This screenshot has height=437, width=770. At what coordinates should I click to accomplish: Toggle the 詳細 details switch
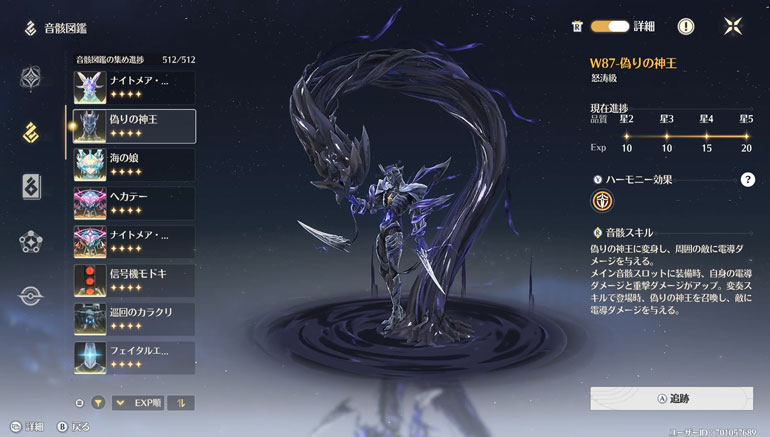(610, 26)
